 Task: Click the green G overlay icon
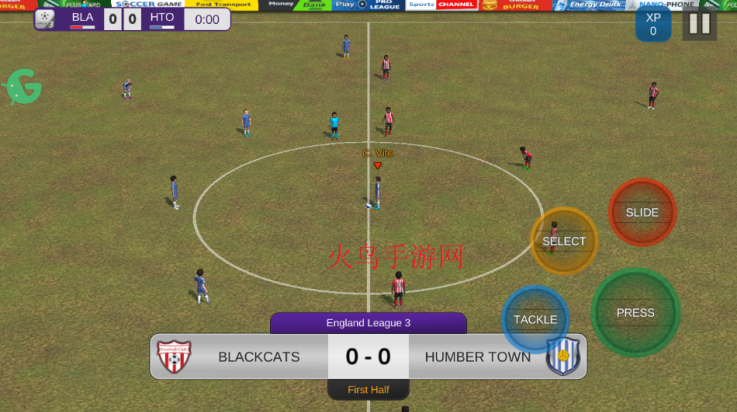[x=23, y=88]
